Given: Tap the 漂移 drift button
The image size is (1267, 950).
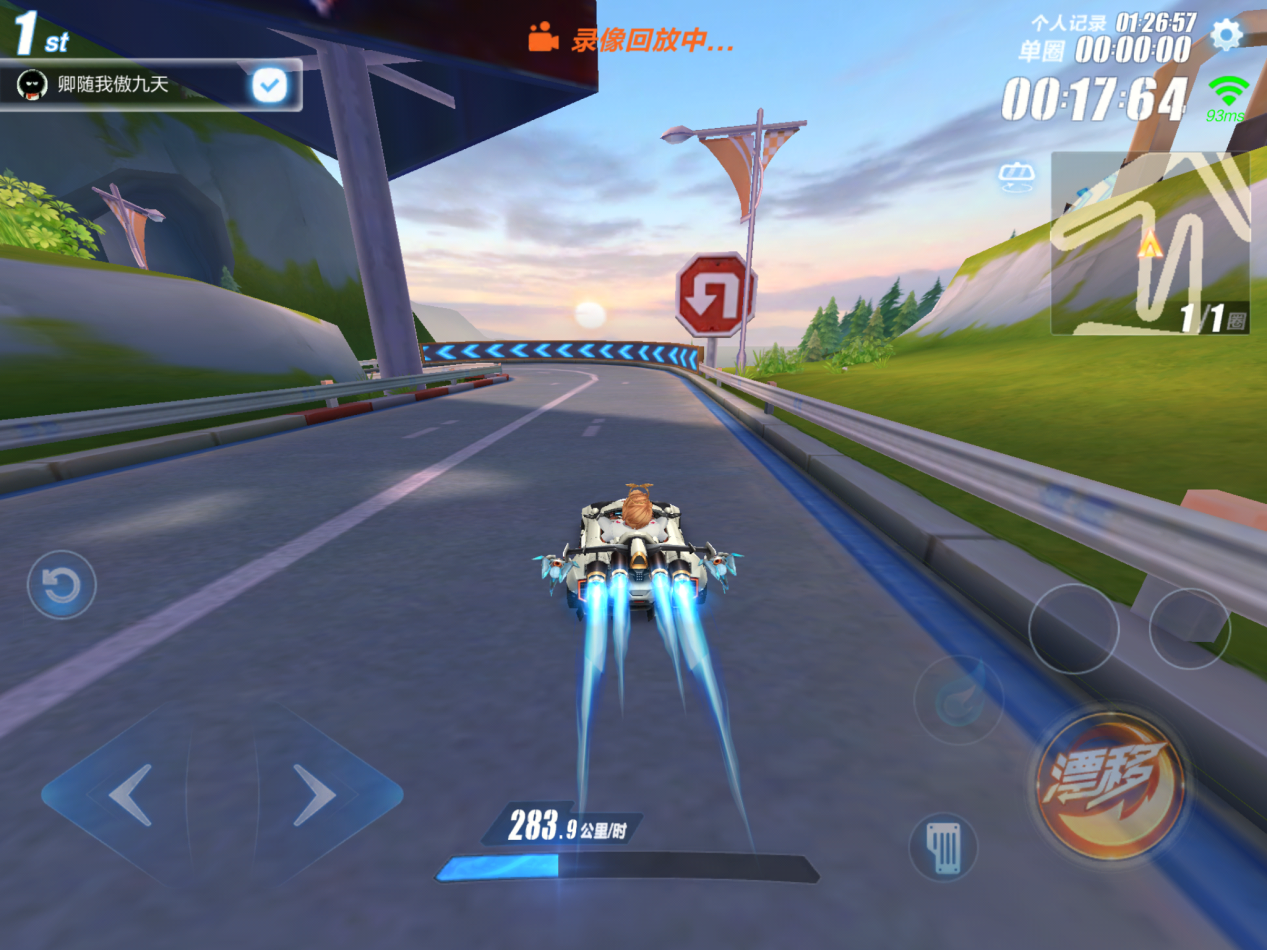Looking at the screenshot, I should pyautogui.click(x=1110, y=785).
